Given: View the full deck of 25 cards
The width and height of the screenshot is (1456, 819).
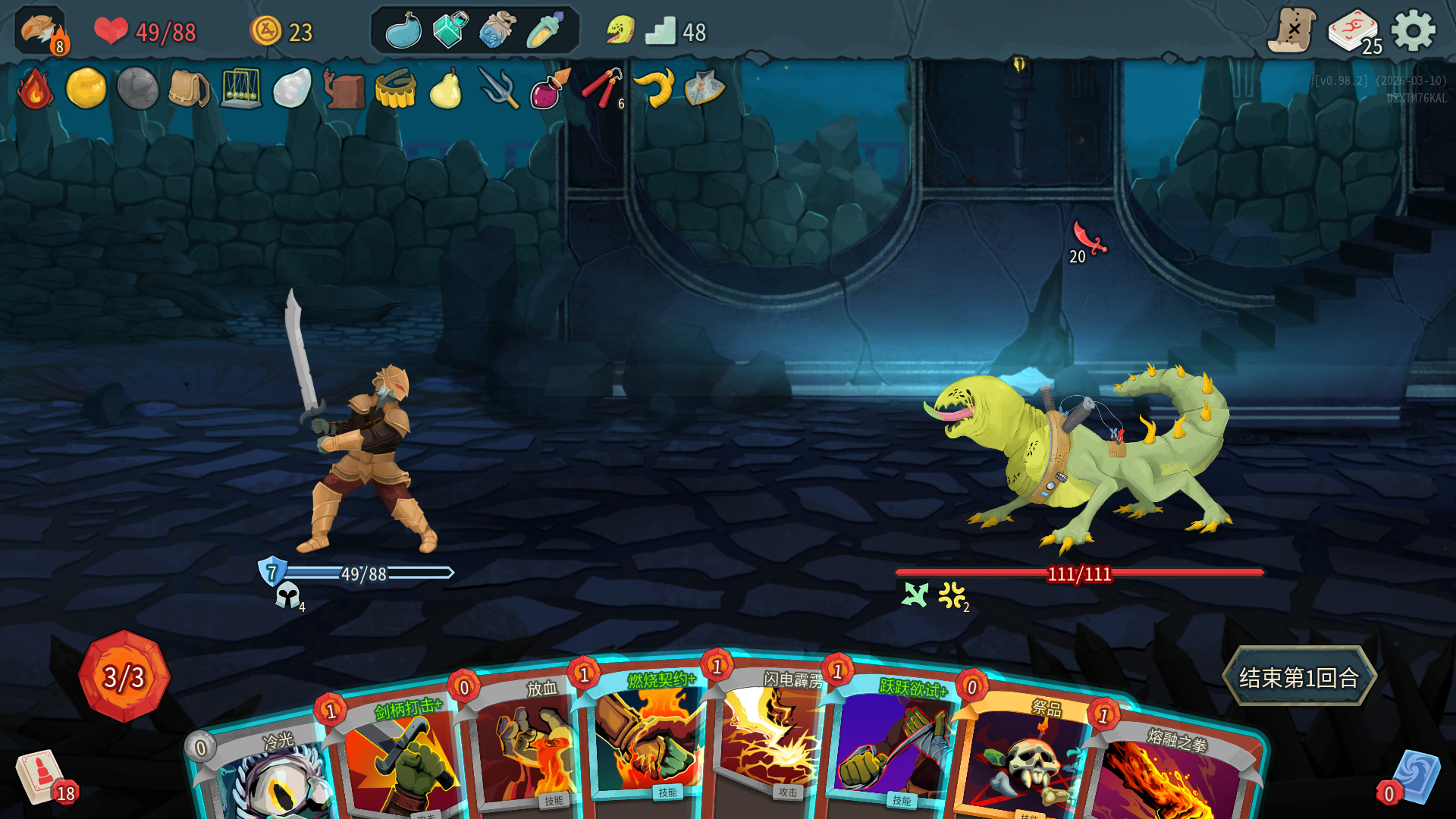Looking at the screenshot, I should [1354, 32].
